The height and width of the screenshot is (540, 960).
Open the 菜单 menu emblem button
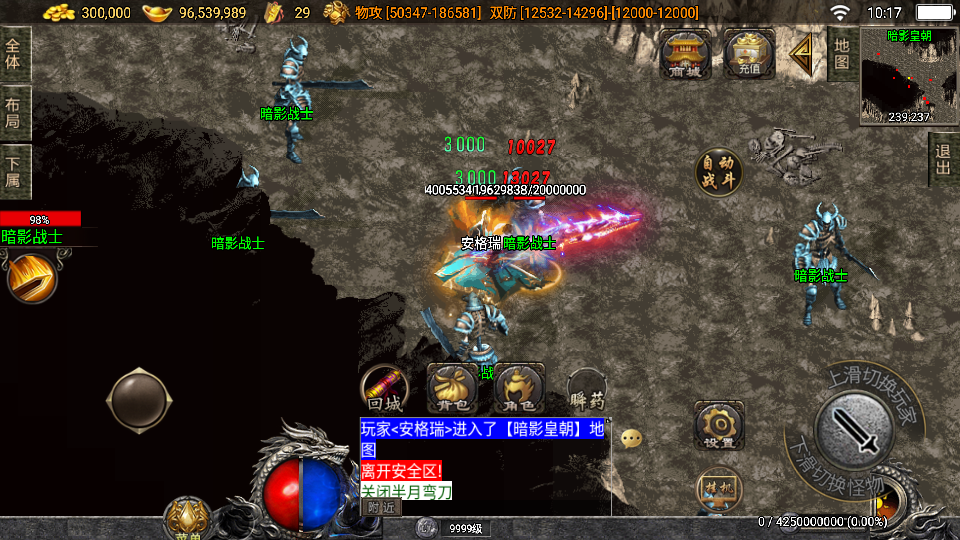click(x=187, y=518)
